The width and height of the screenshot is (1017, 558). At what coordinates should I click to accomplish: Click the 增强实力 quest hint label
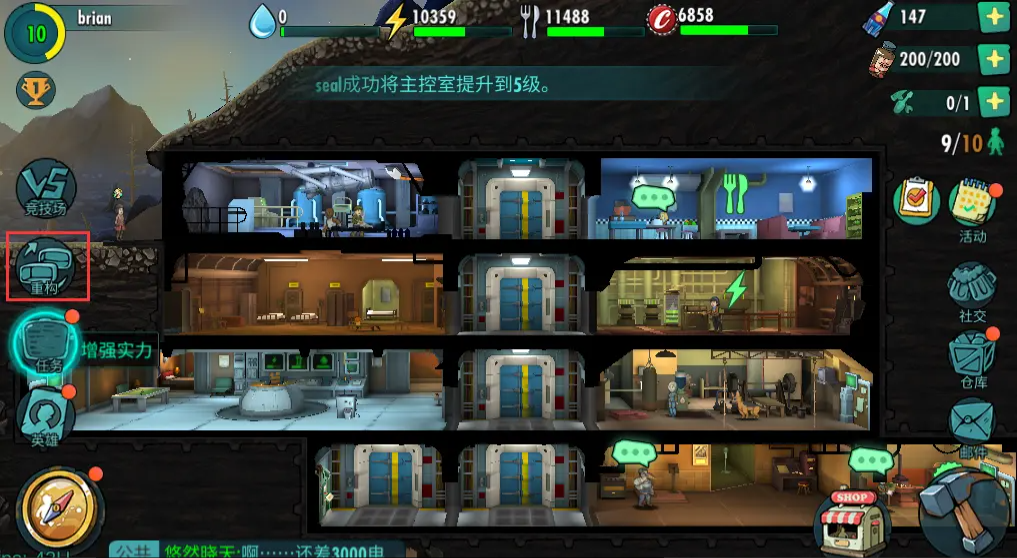pos(118,350)
